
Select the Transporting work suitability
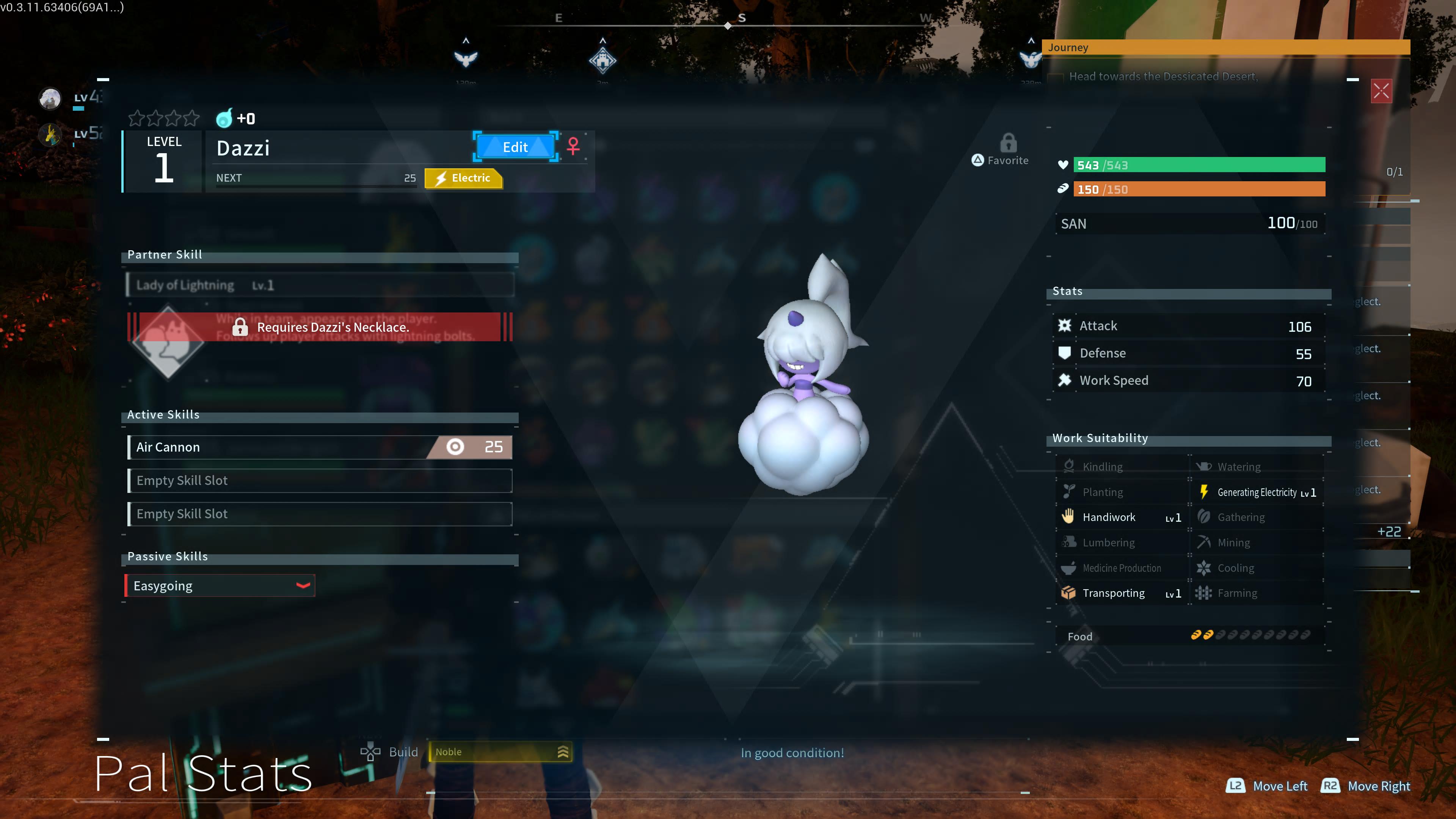tap(1122, 593)
